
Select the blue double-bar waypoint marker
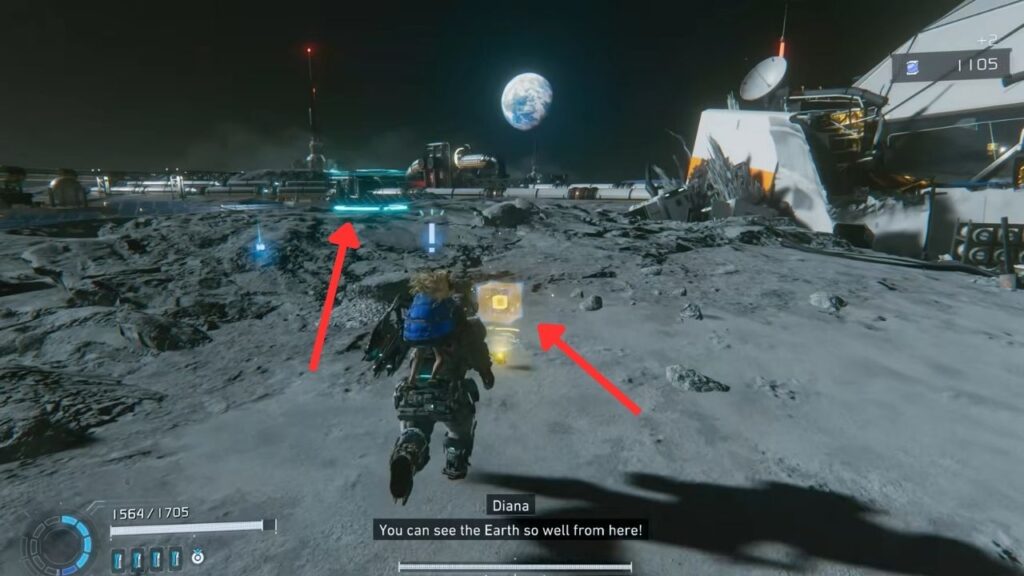(433, 235)
